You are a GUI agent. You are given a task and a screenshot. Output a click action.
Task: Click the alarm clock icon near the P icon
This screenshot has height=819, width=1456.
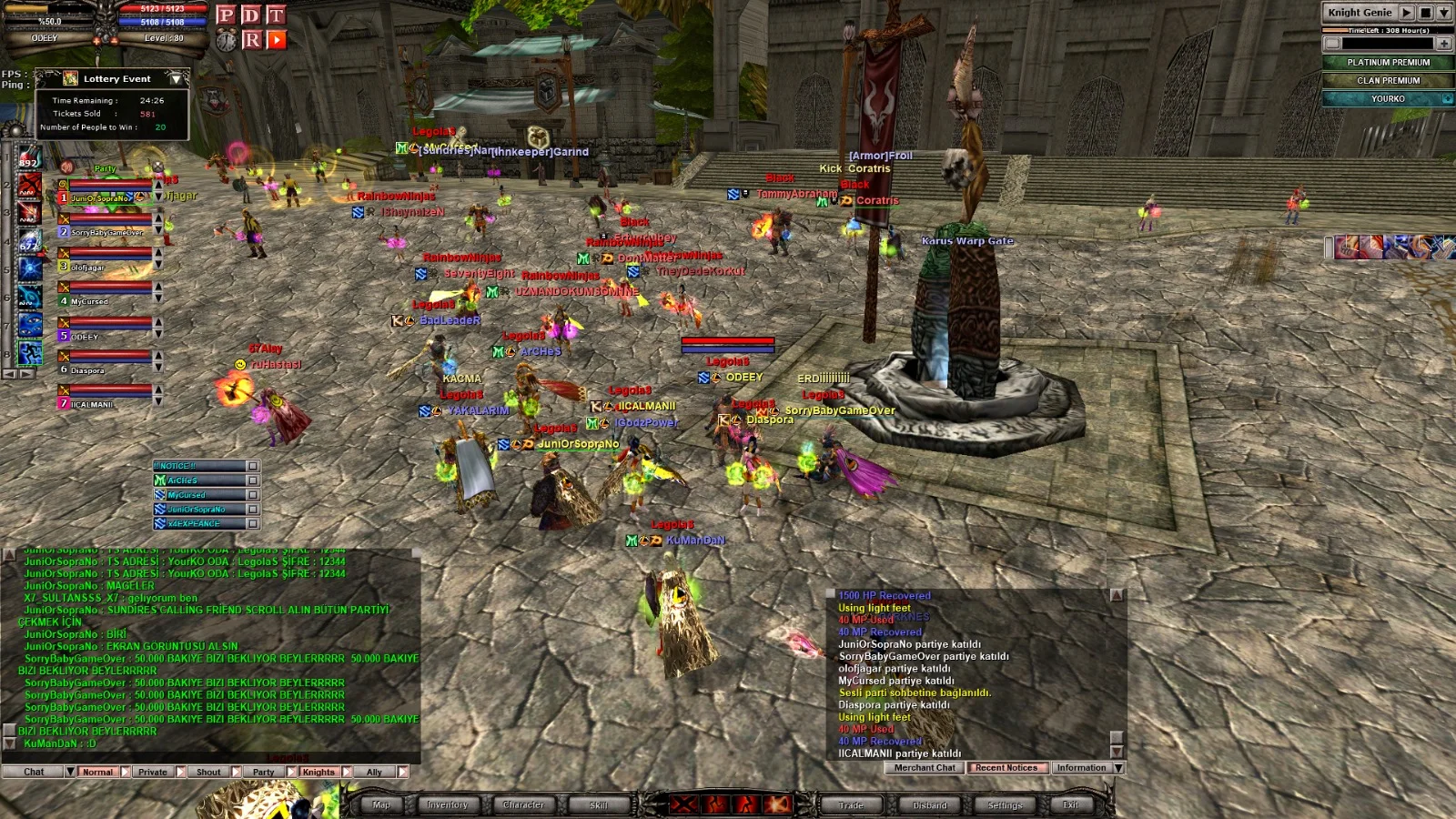(227, 40)
